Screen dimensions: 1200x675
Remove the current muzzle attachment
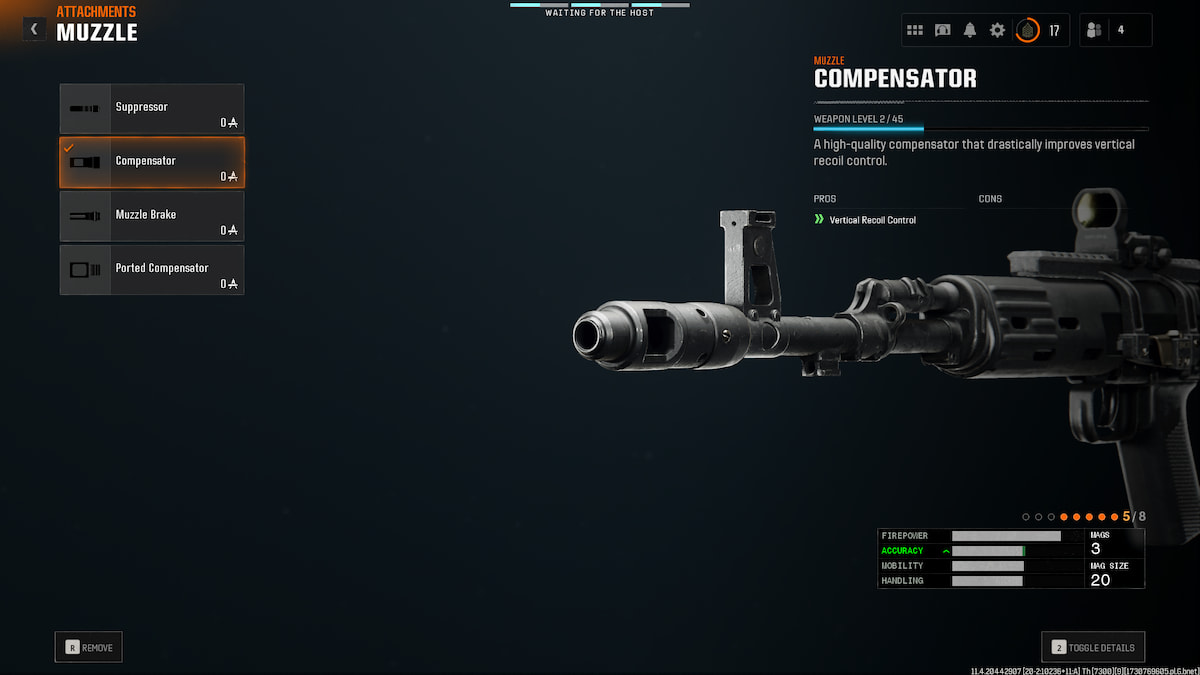coord(89,647)
